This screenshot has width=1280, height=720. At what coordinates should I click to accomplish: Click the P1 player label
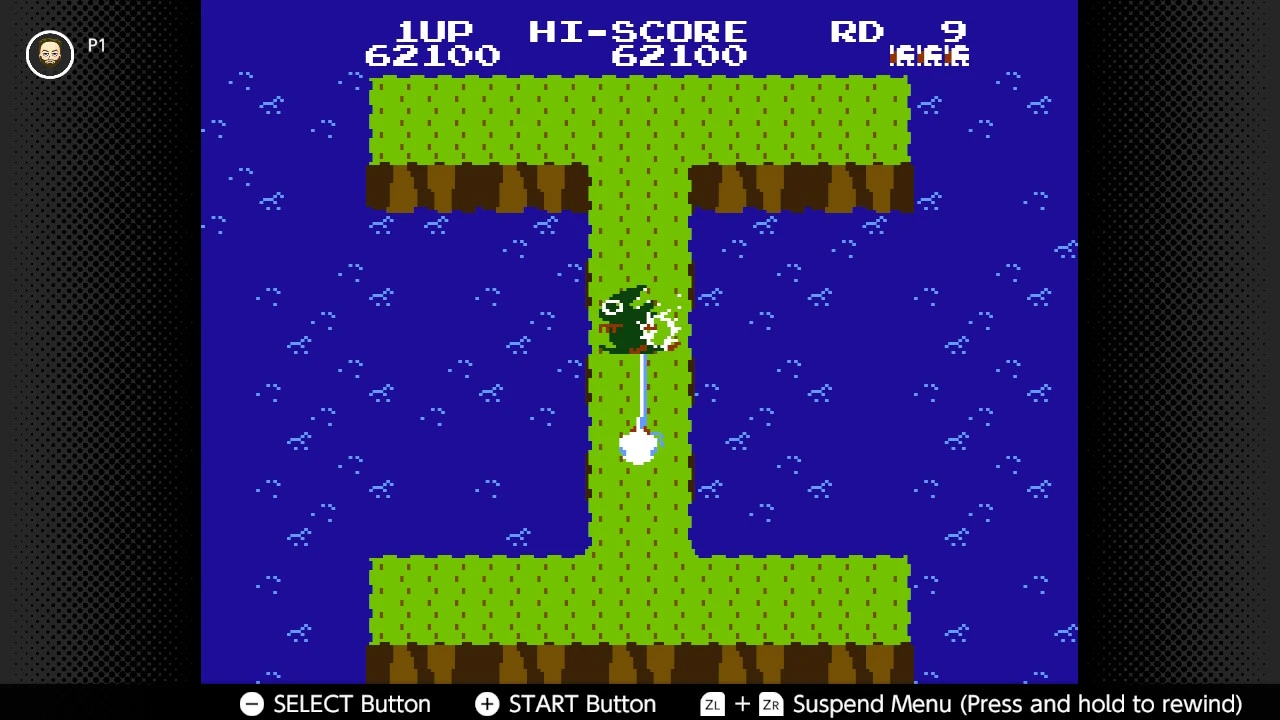coord(96,45)
